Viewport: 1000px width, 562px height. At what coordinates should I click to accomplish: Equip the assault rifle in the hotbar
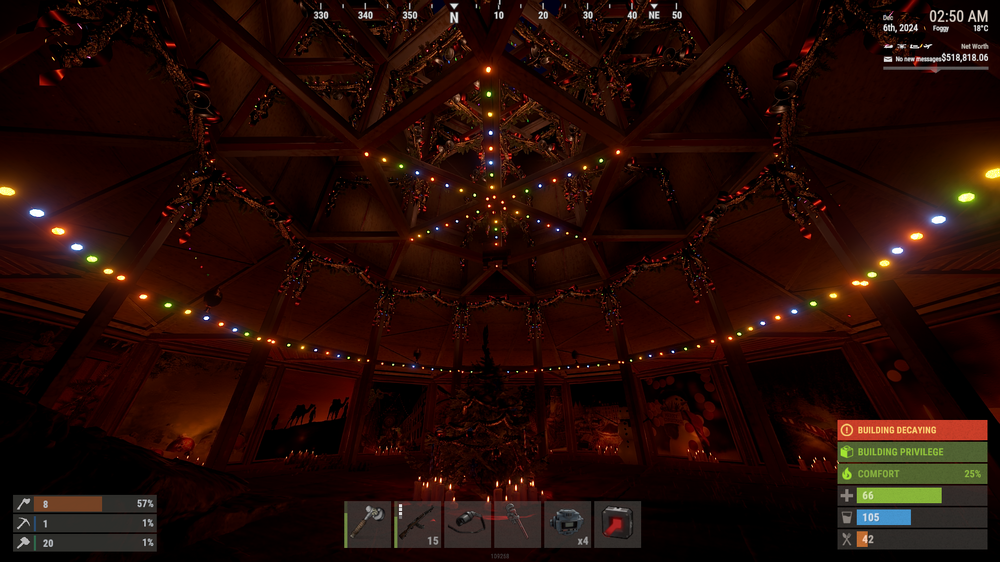(418, 524)
